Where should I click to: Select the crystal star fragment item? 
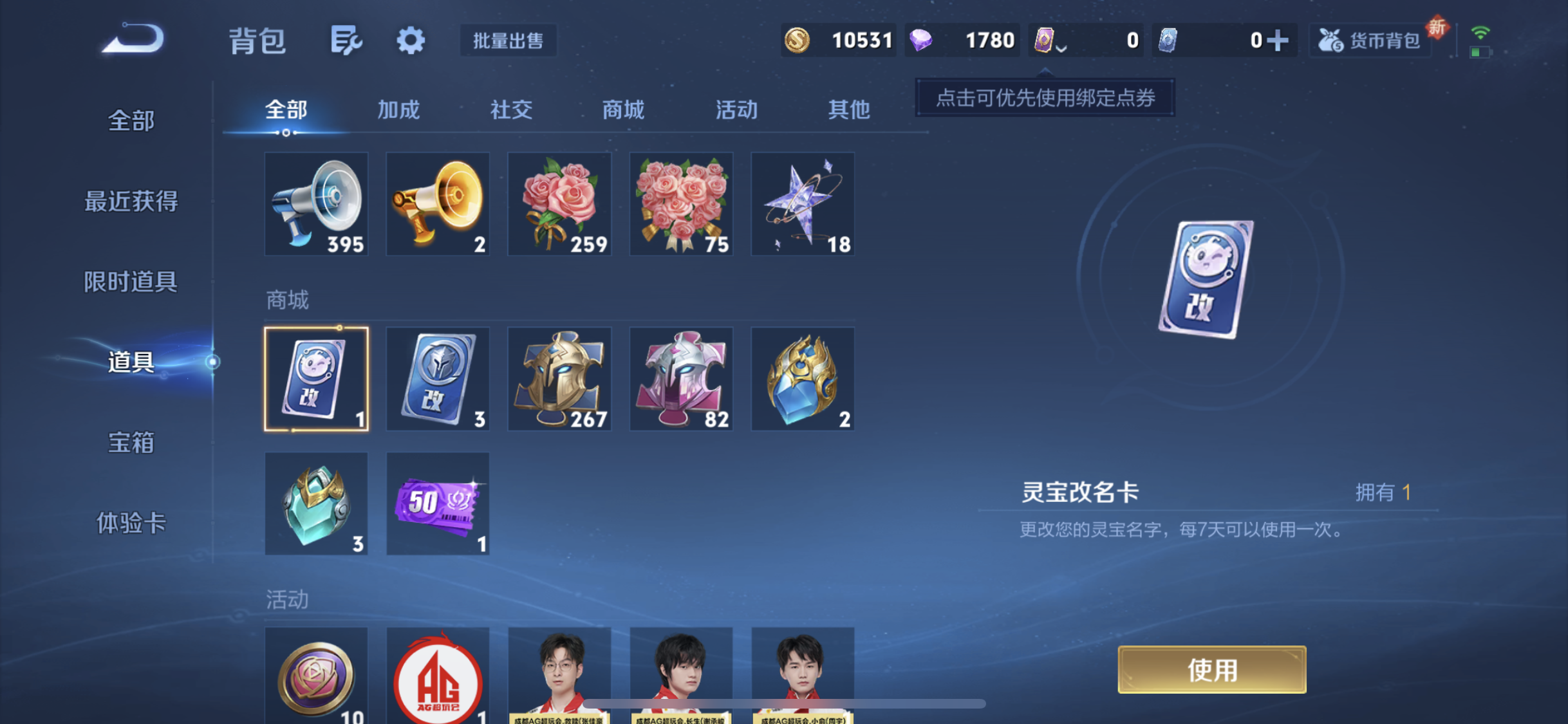coord(803,205)
